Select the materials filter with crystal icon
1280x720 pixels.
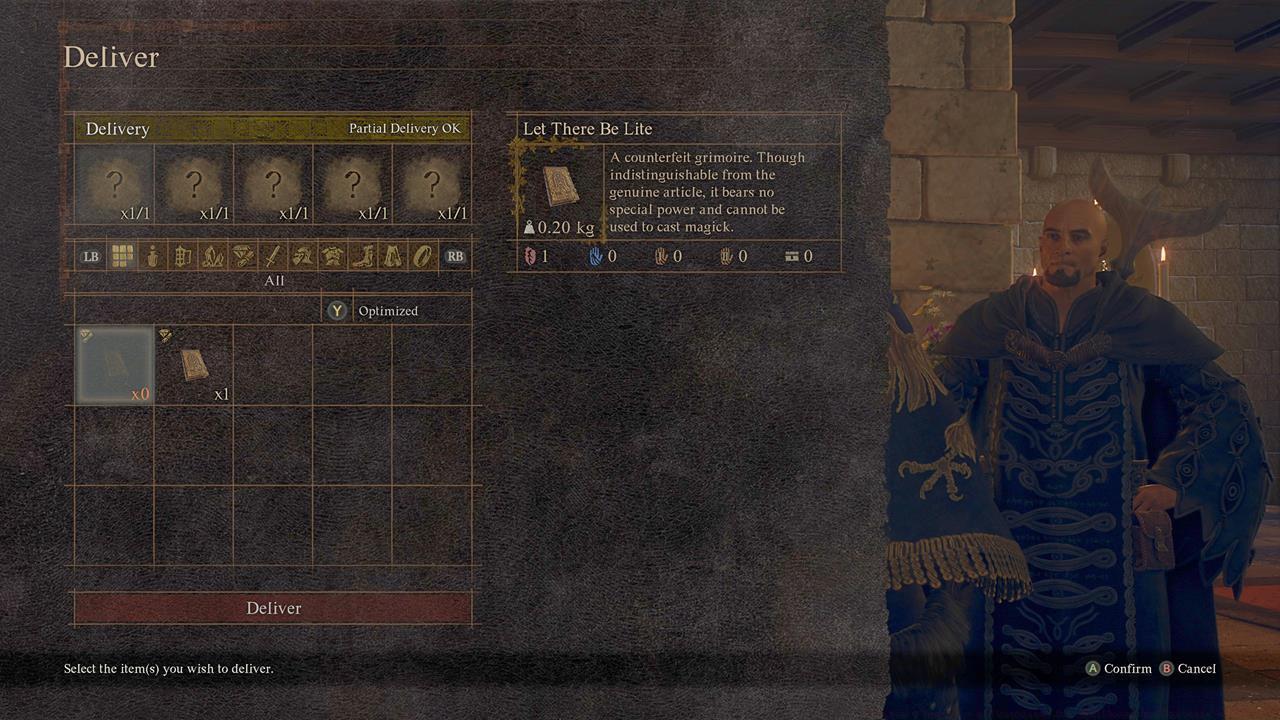coord(211,257)
